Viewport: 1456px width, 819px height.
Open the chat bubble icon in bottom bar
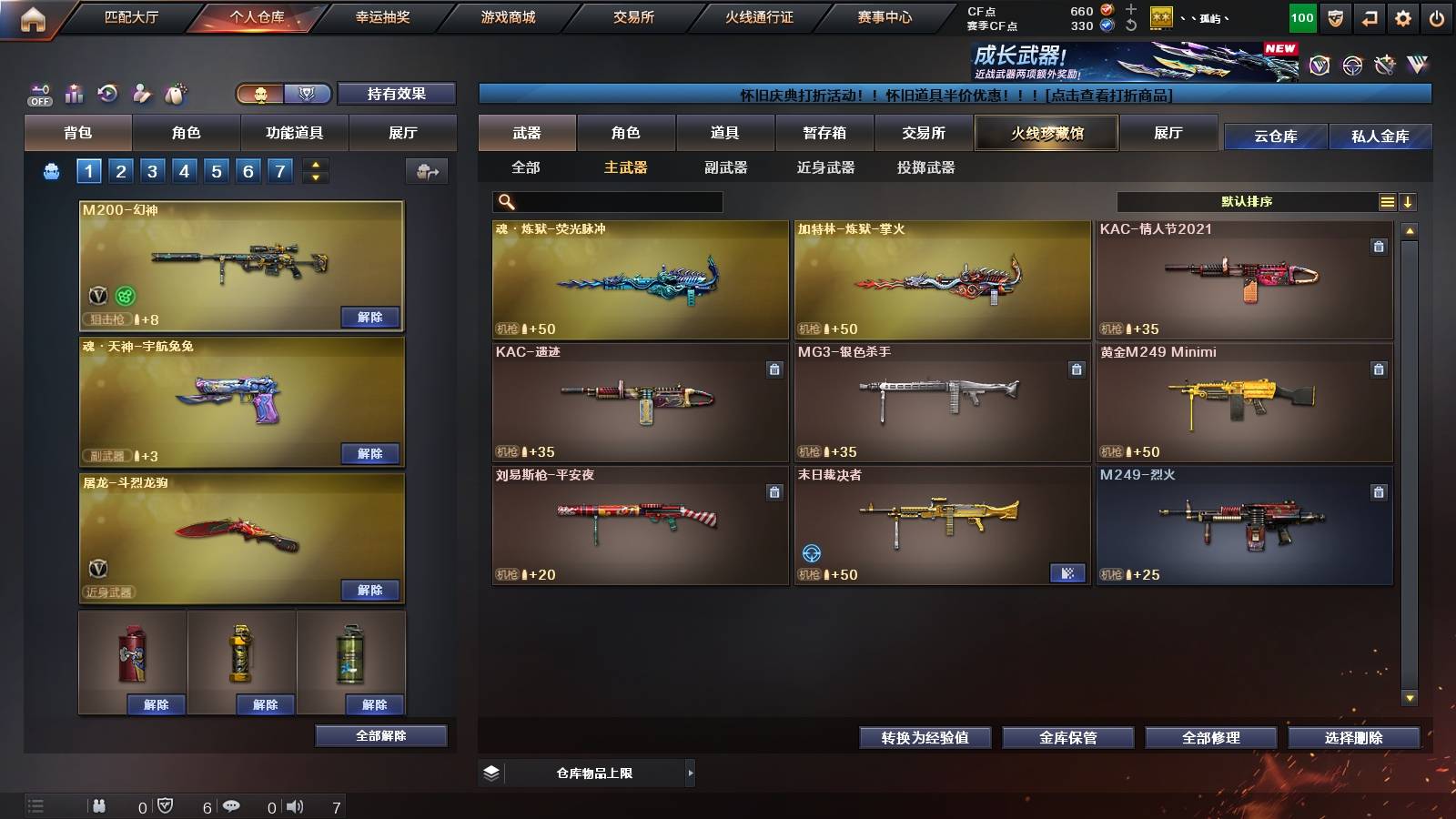pyautogui.click(x=232, y=804)
